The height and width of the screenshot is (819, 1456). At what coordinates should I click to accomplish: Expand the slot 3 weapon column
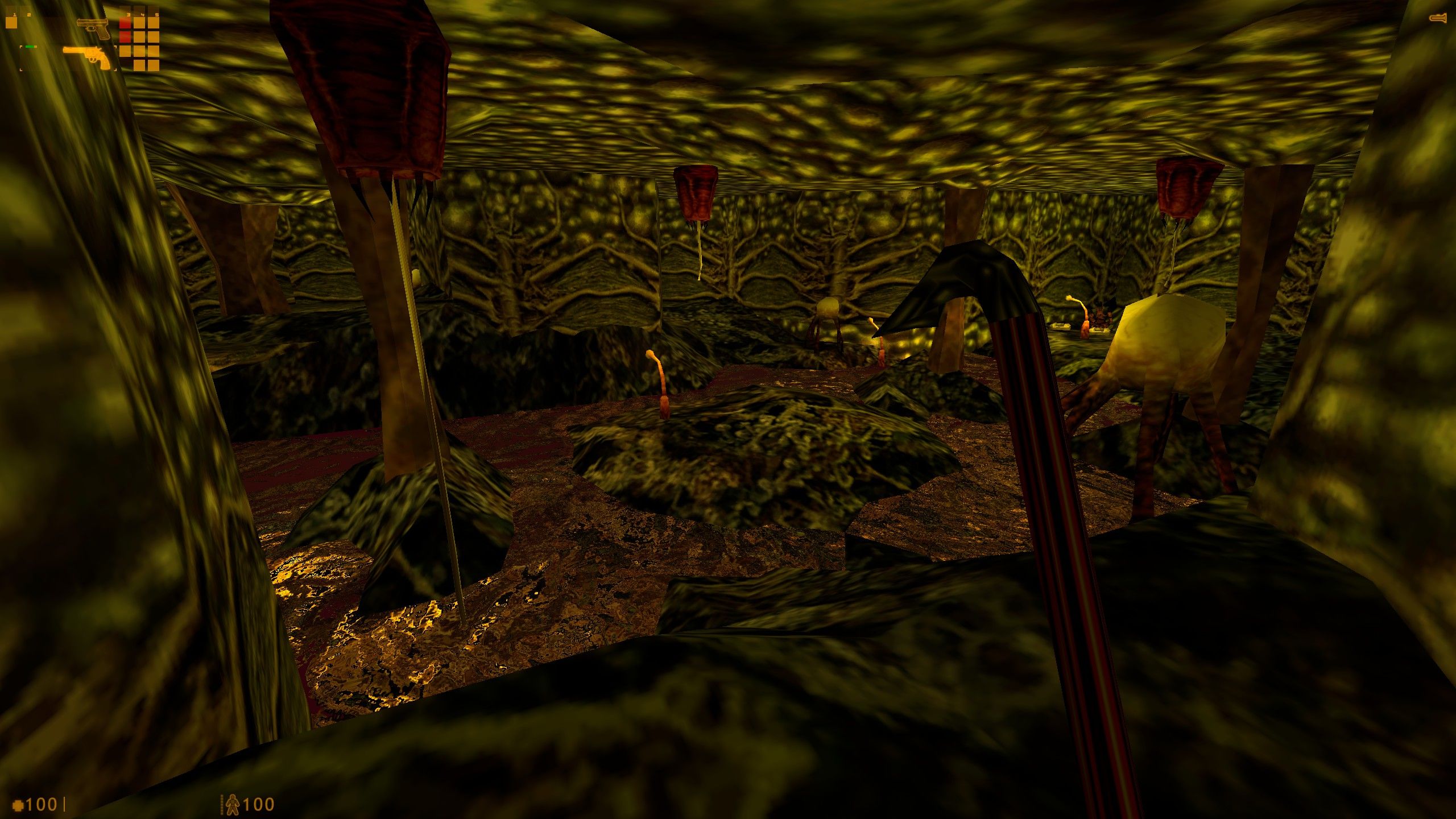127,14
